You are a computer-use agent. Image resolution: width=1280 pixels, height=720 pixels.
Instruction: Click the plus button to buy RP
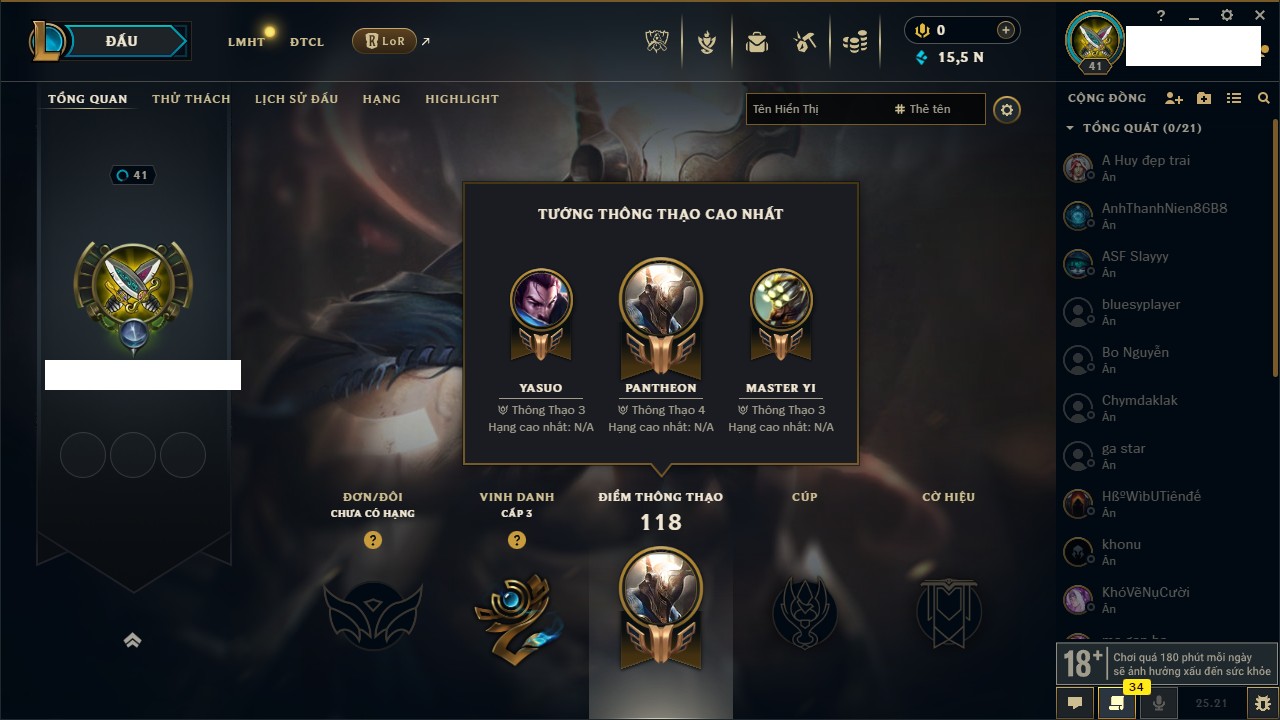click(x=1006, y=30)
